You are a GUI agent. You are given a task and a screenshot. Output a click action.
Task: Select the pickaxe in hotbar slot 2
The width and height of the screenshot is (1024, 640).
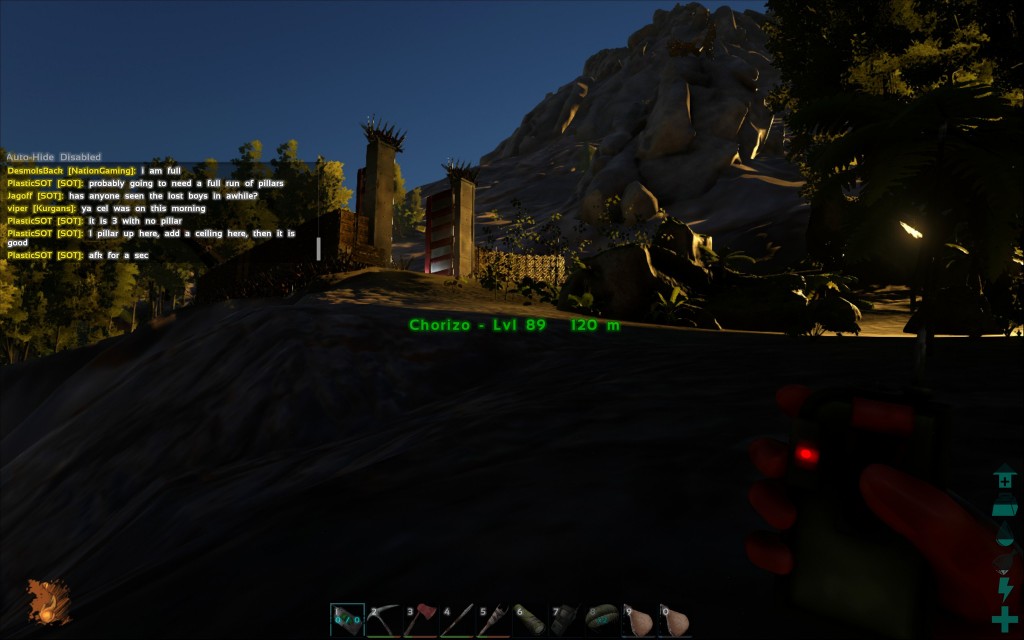[384, 621]
